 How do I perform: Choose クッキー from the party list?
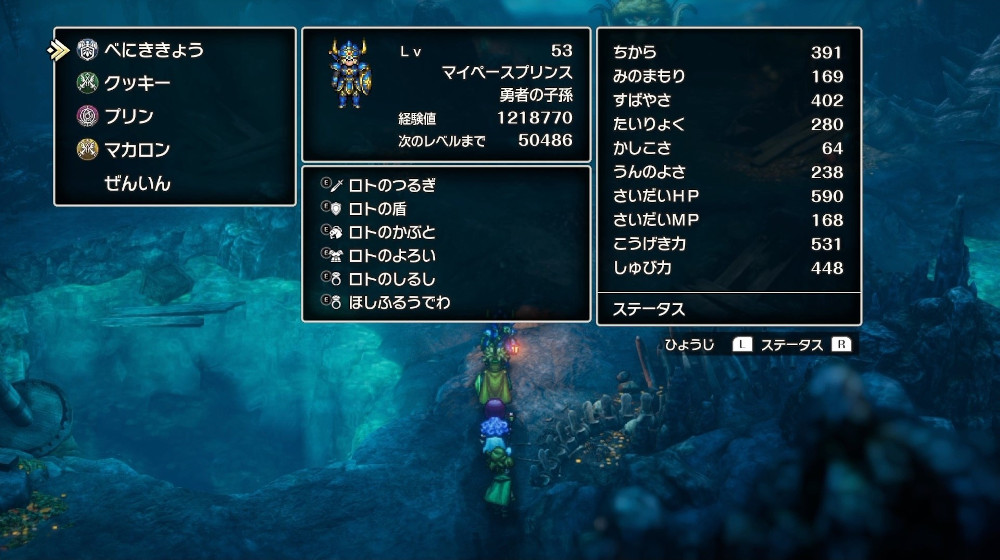(x=137, y=83)
